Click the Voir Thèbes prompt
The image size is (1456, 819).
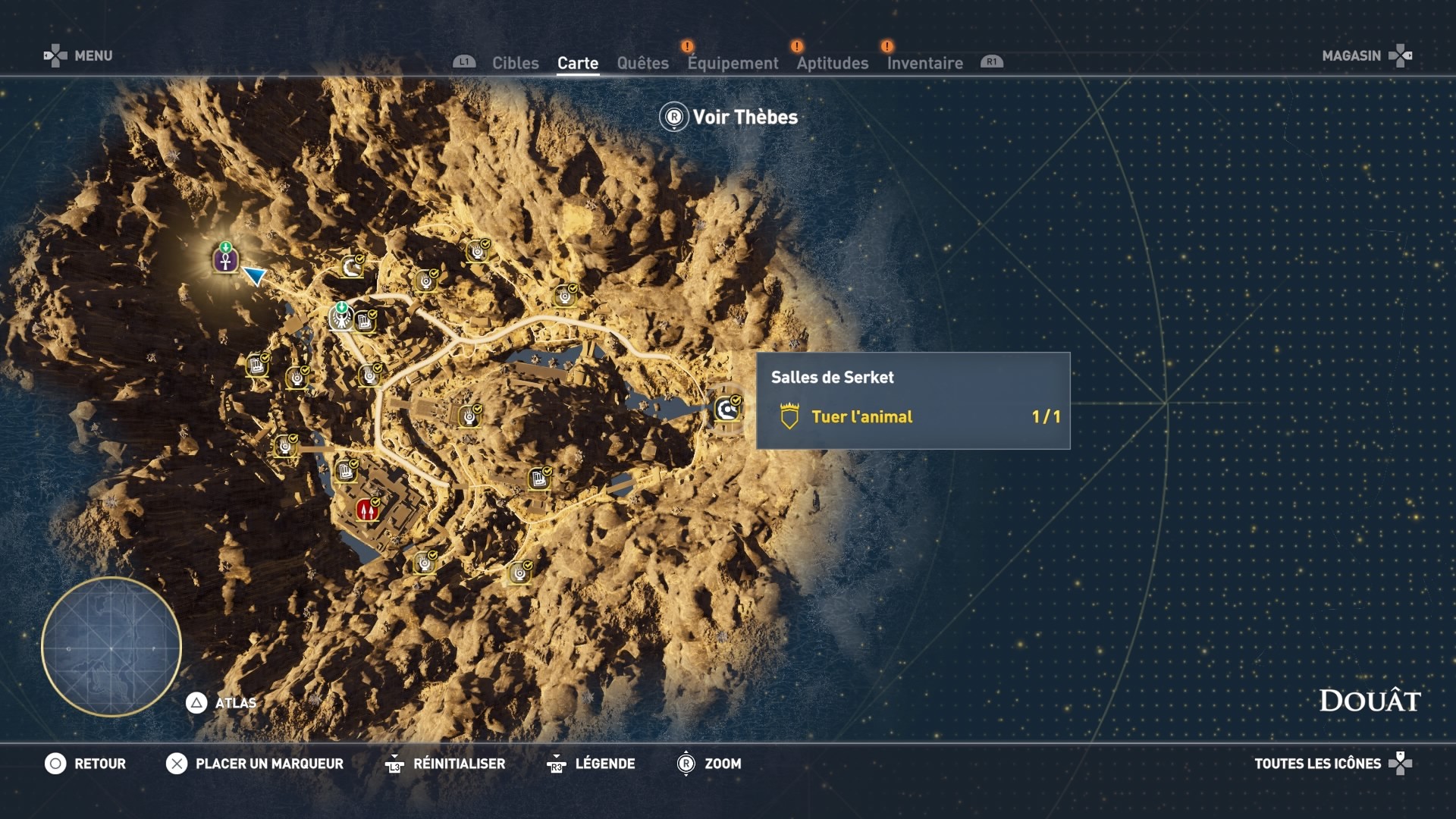(x=729, y=117)
